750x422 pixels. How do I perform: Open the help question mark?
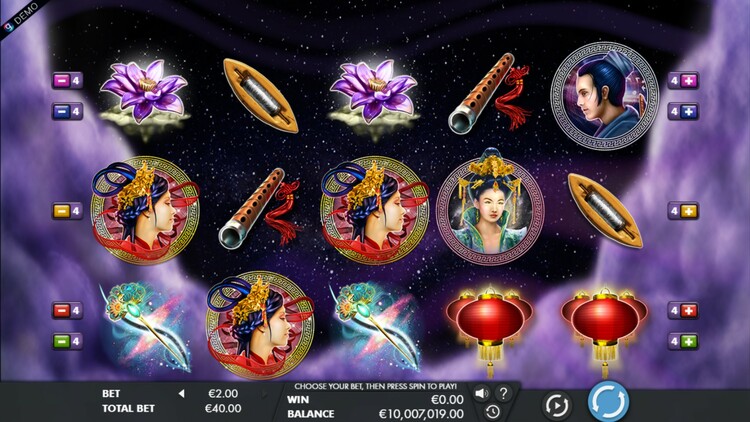[x=503, y=393]
